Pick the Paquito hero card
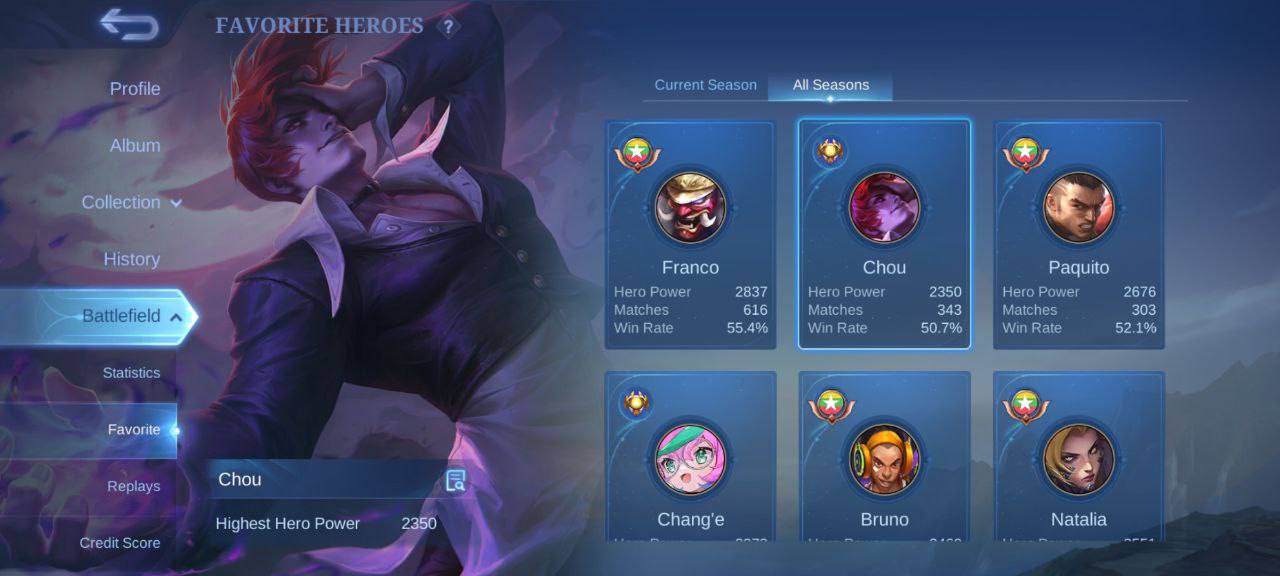The width and height of the screenshot is (1280, 576). click(1078, 235)
